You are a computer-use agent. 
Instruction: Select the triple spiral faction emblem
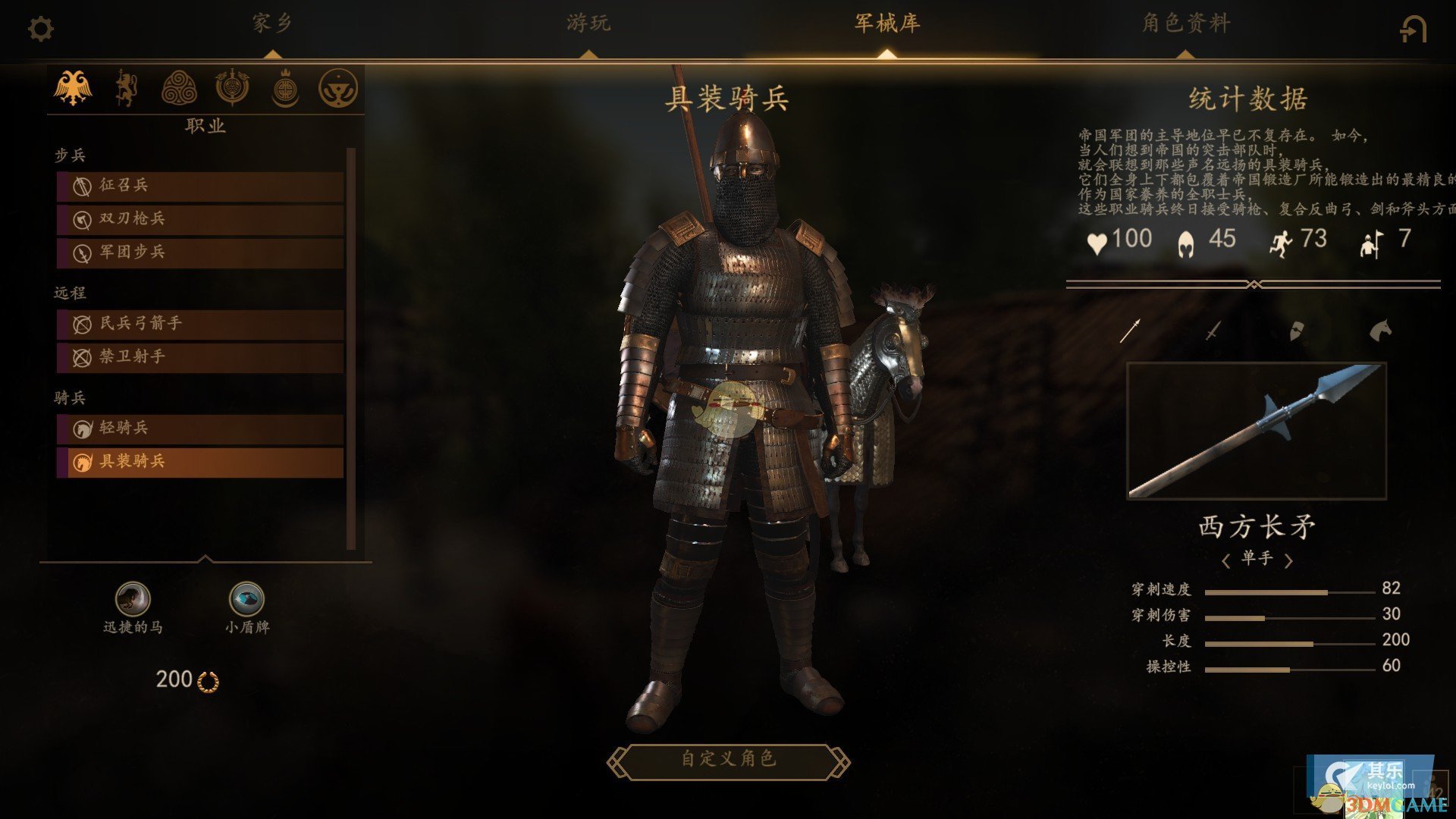tap(179, 88)
